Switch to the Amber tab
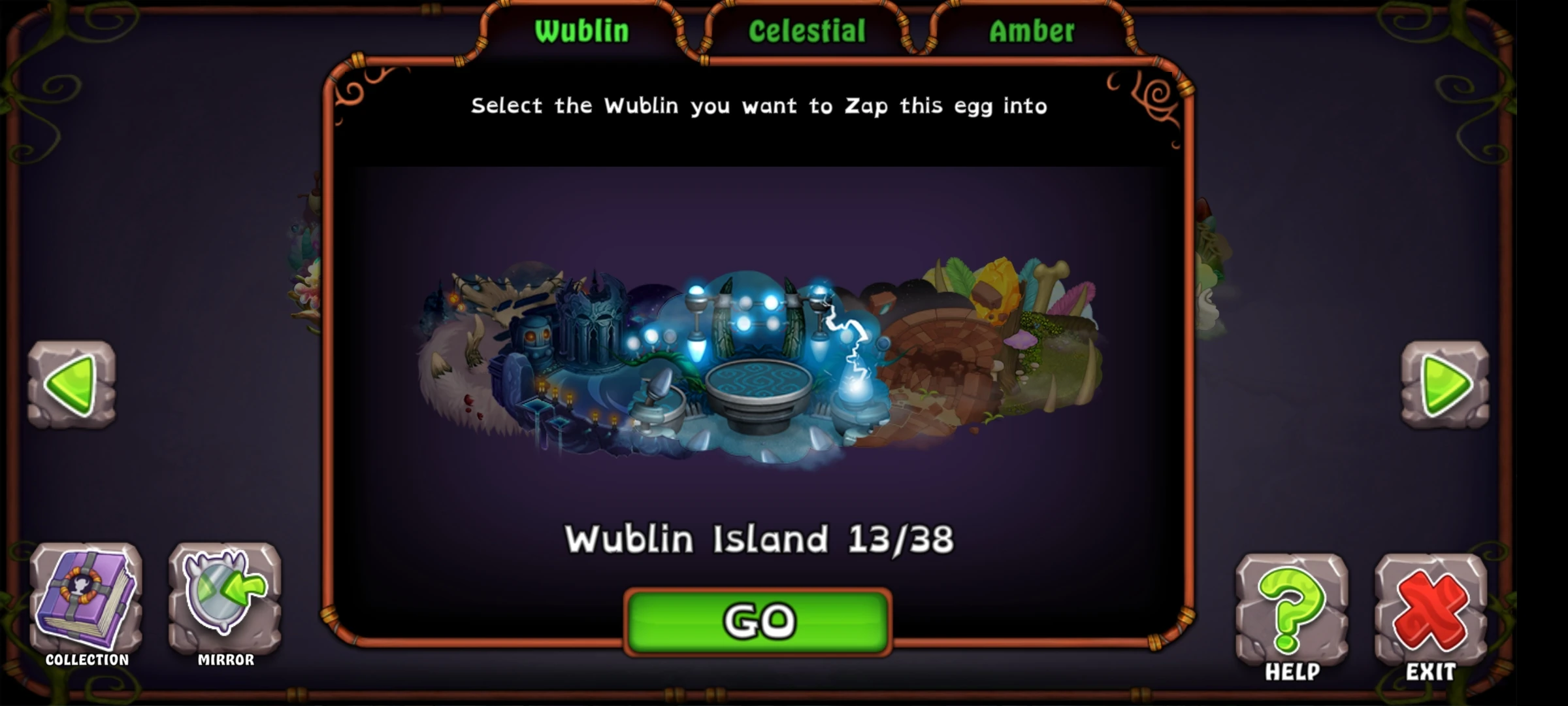This screenshot has width=1568, height=706. (x=1031, y=29)
